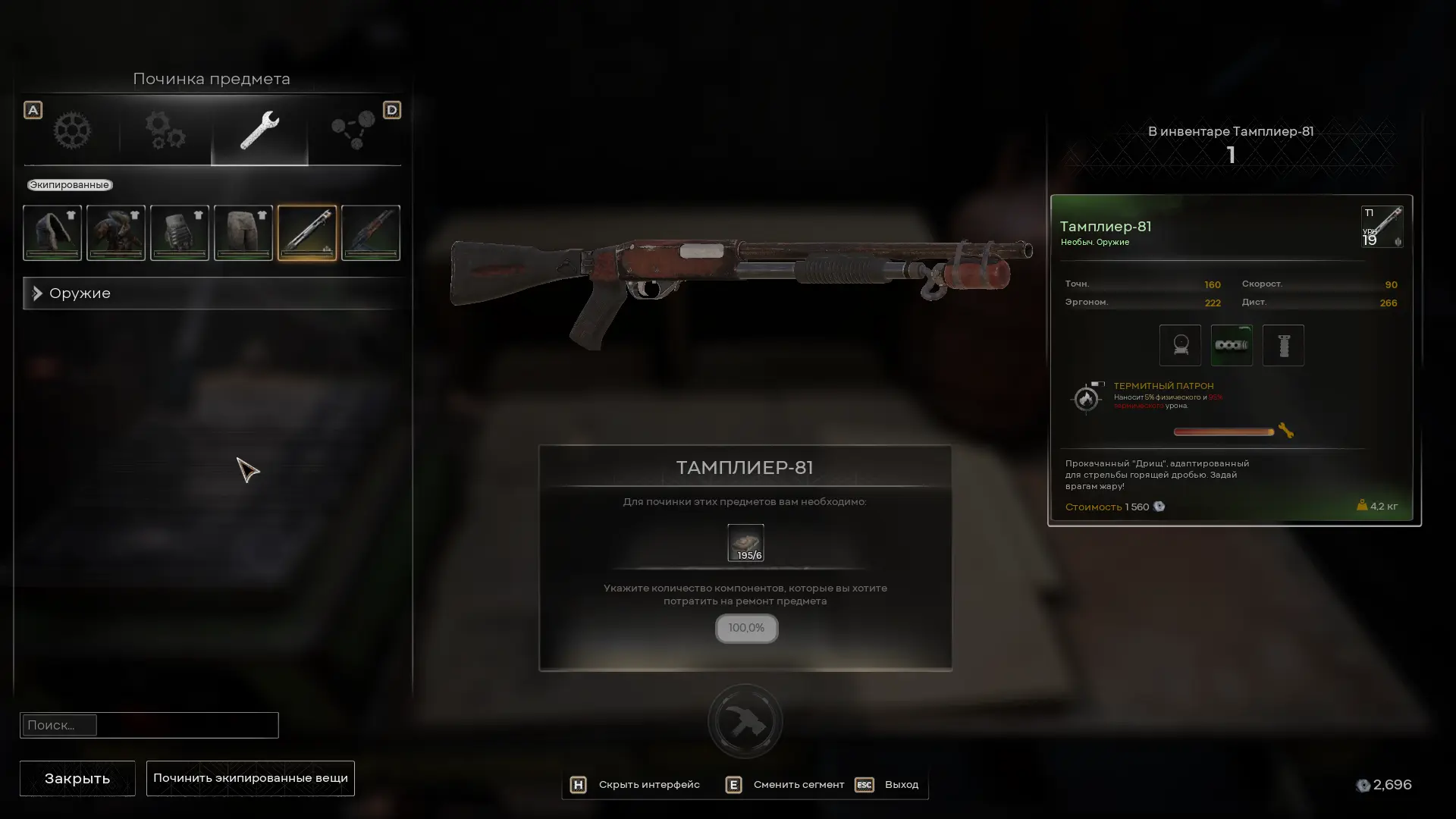Repair all equipped items with Починить экипированные вещи
Image resolution: width=1456 pixels, height=819 pixels.
click(250, 778)
